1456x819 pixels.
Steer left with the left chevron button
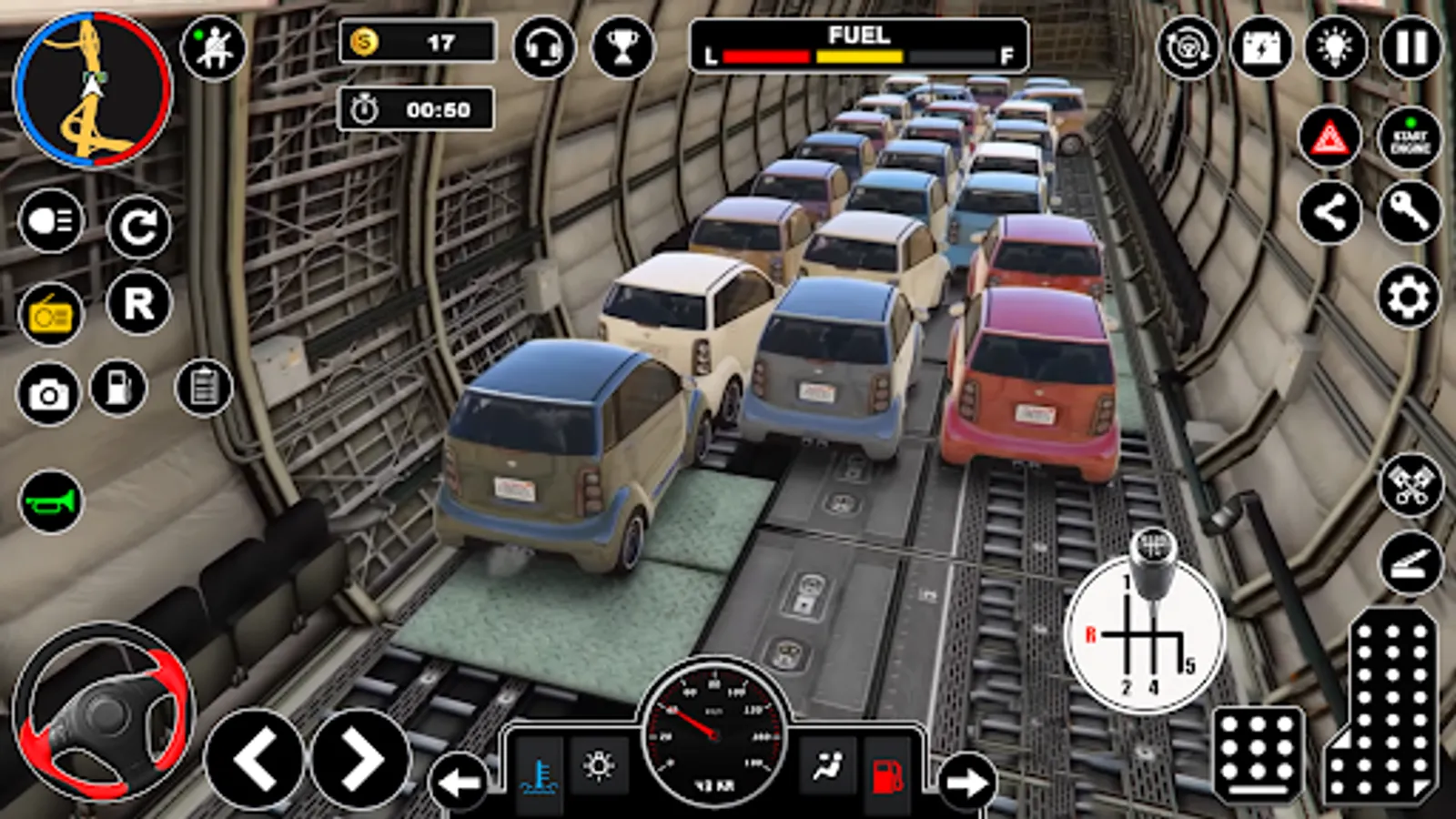point(255,759)
